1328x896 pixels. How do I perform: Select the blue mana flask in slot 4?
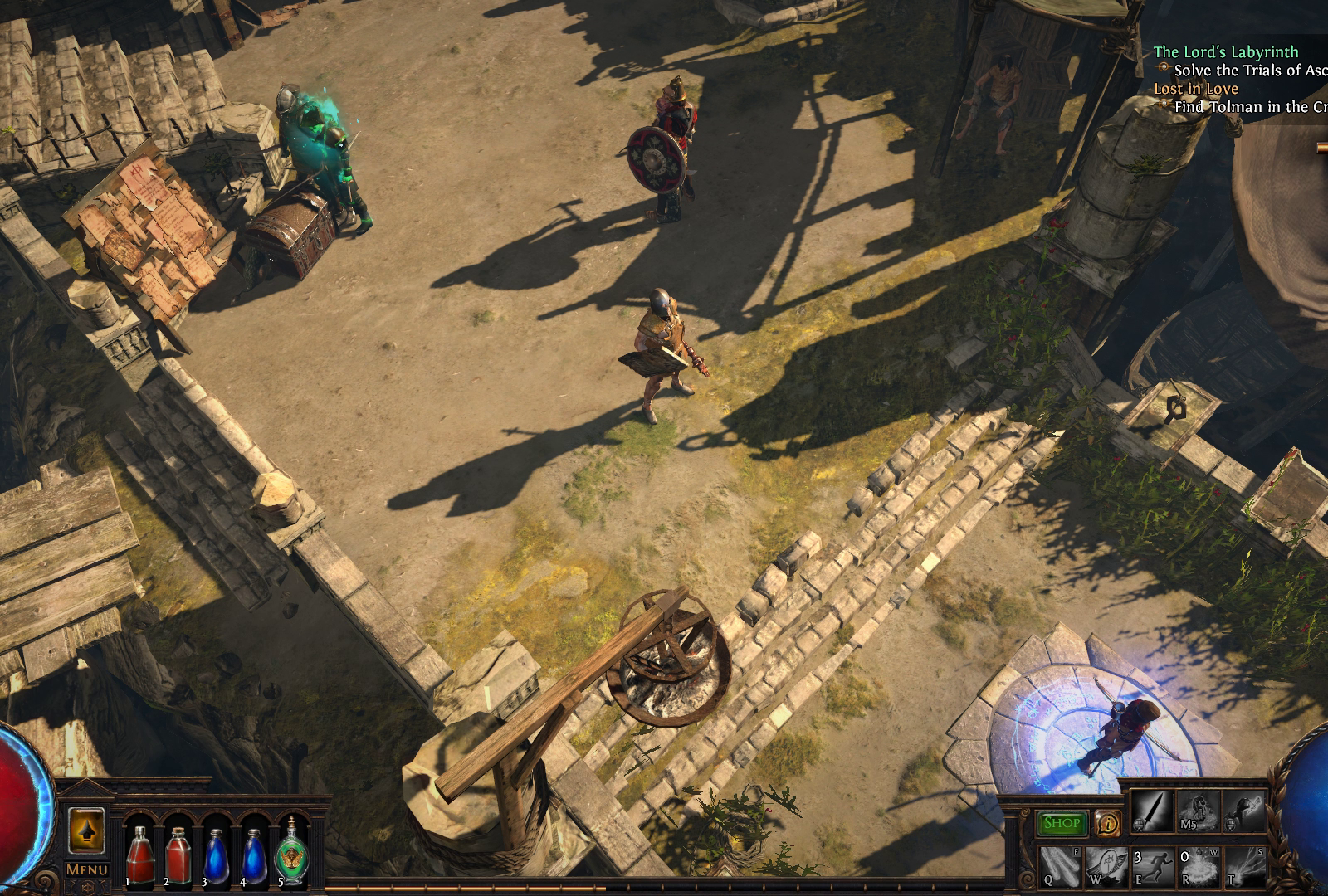pyautogui.click(x=254, y=851)
